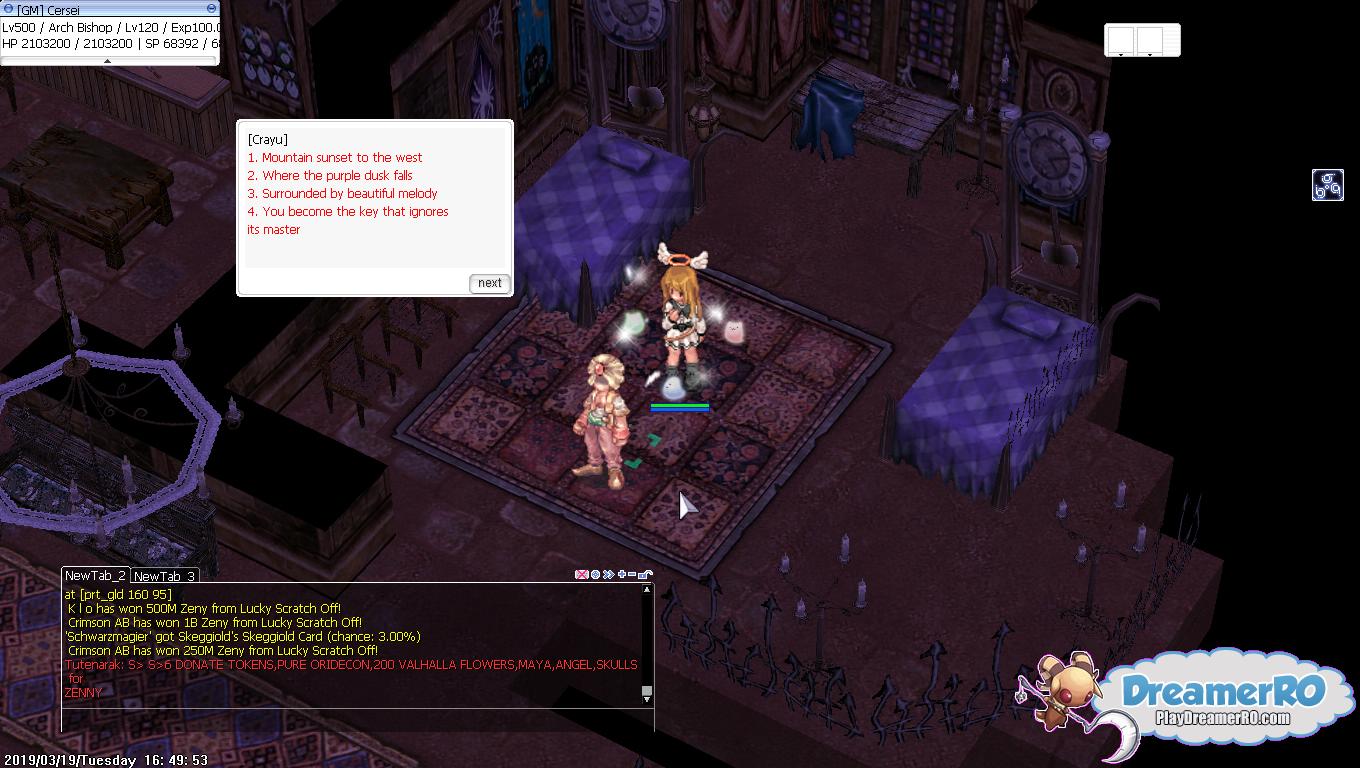Minimize the Cersei info window

coord(211,9)
